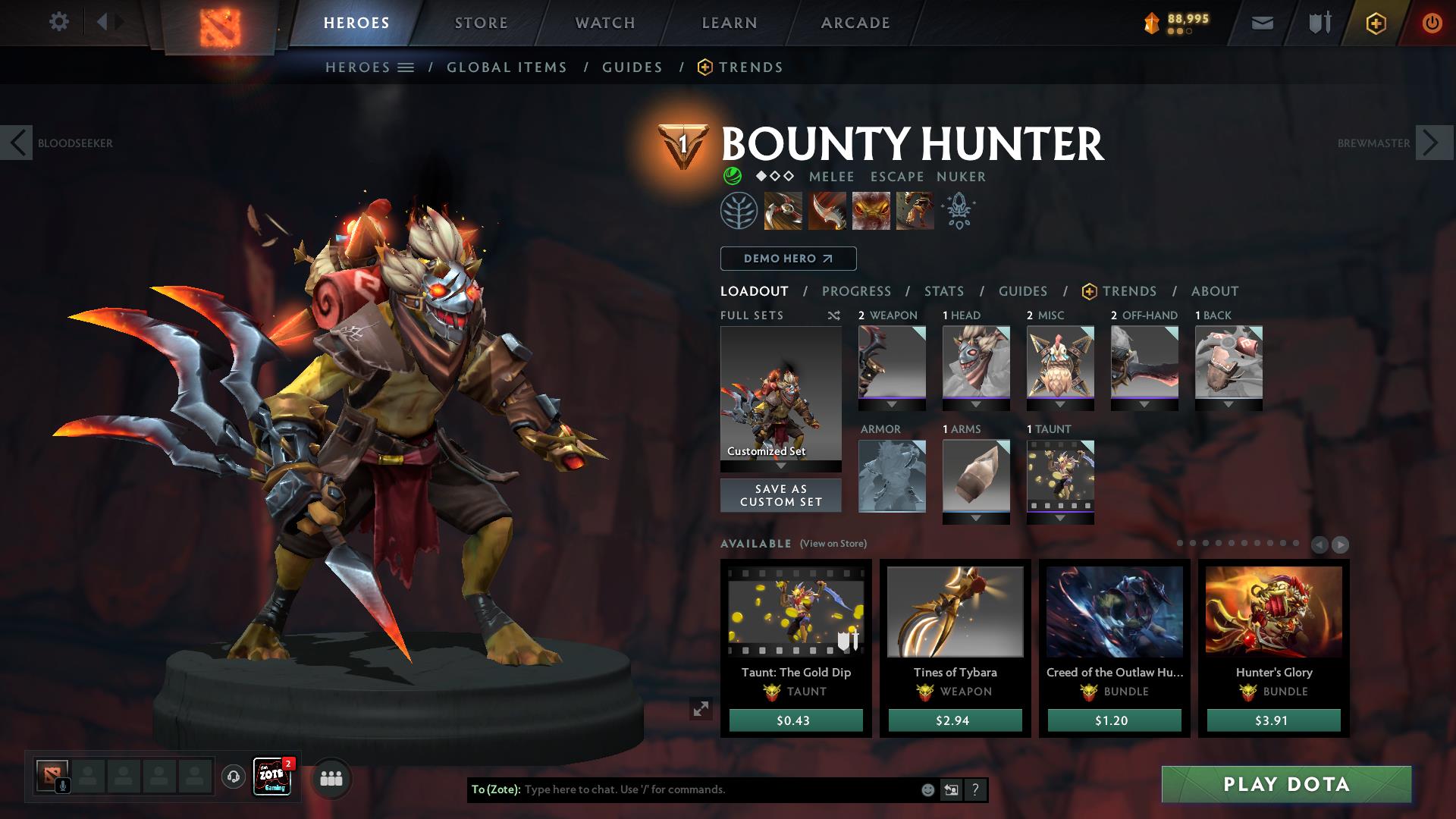Expand the Head item slot dropdown
This screenshot has height=819, width=1456.
pos(977,404)
